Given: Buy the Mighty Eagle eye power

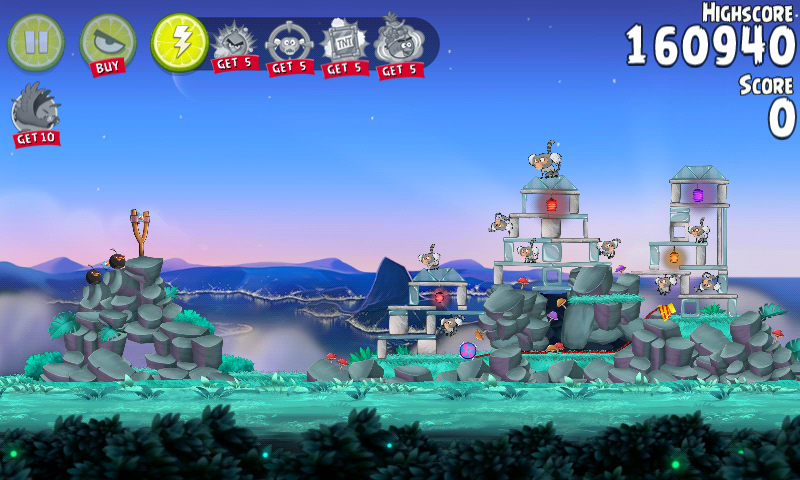Looking at the screenshot, I should (x=107, y=43).
